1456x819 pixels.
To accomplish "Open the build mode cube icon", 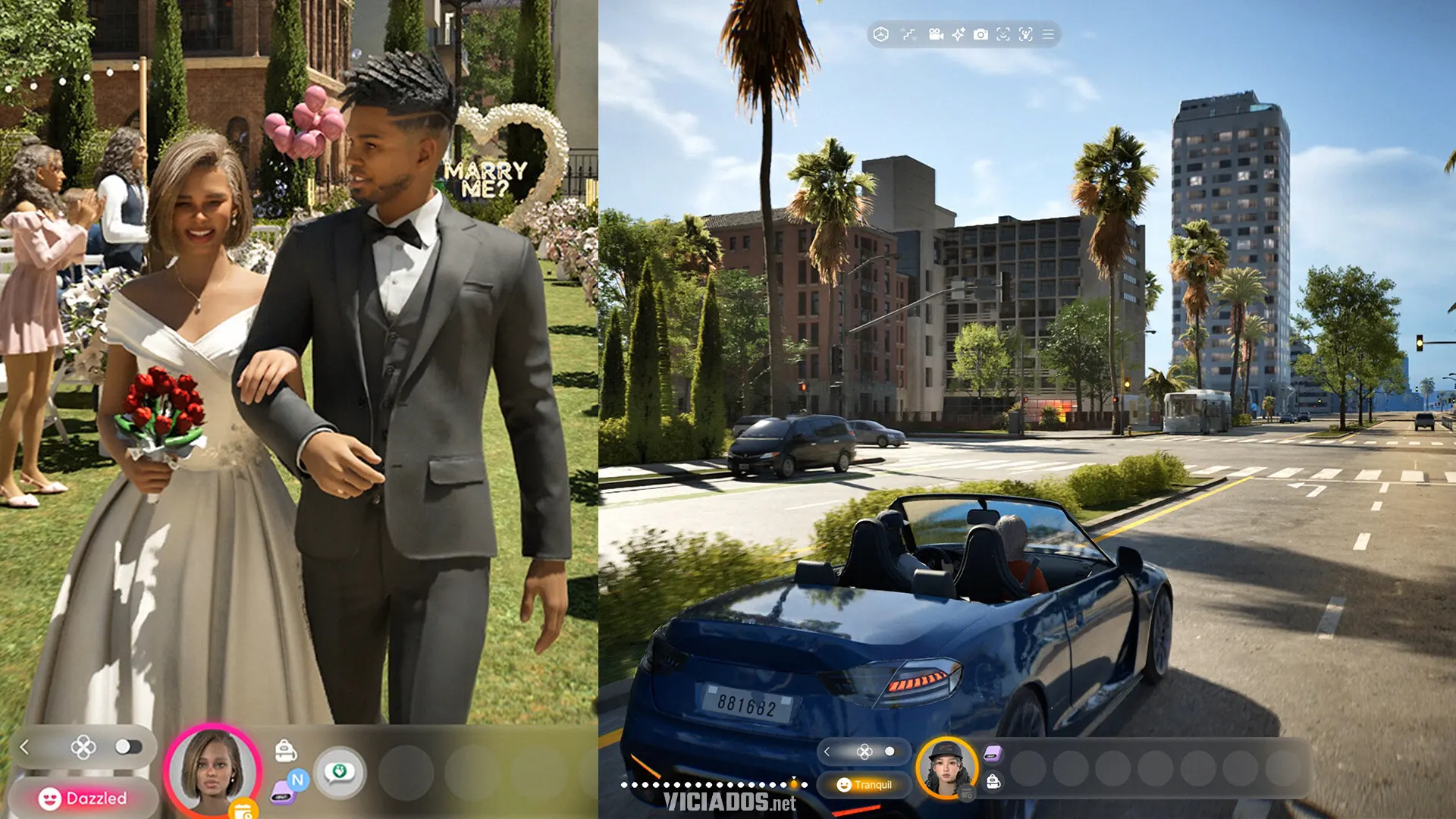I will tap(882, 34).
